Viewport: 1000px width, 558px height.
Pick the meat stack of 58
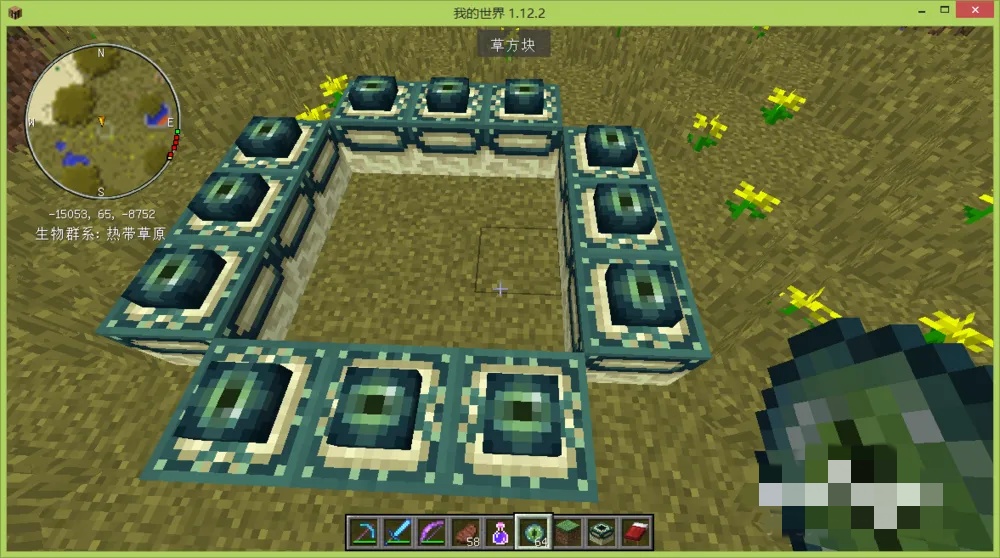[465, 531]
